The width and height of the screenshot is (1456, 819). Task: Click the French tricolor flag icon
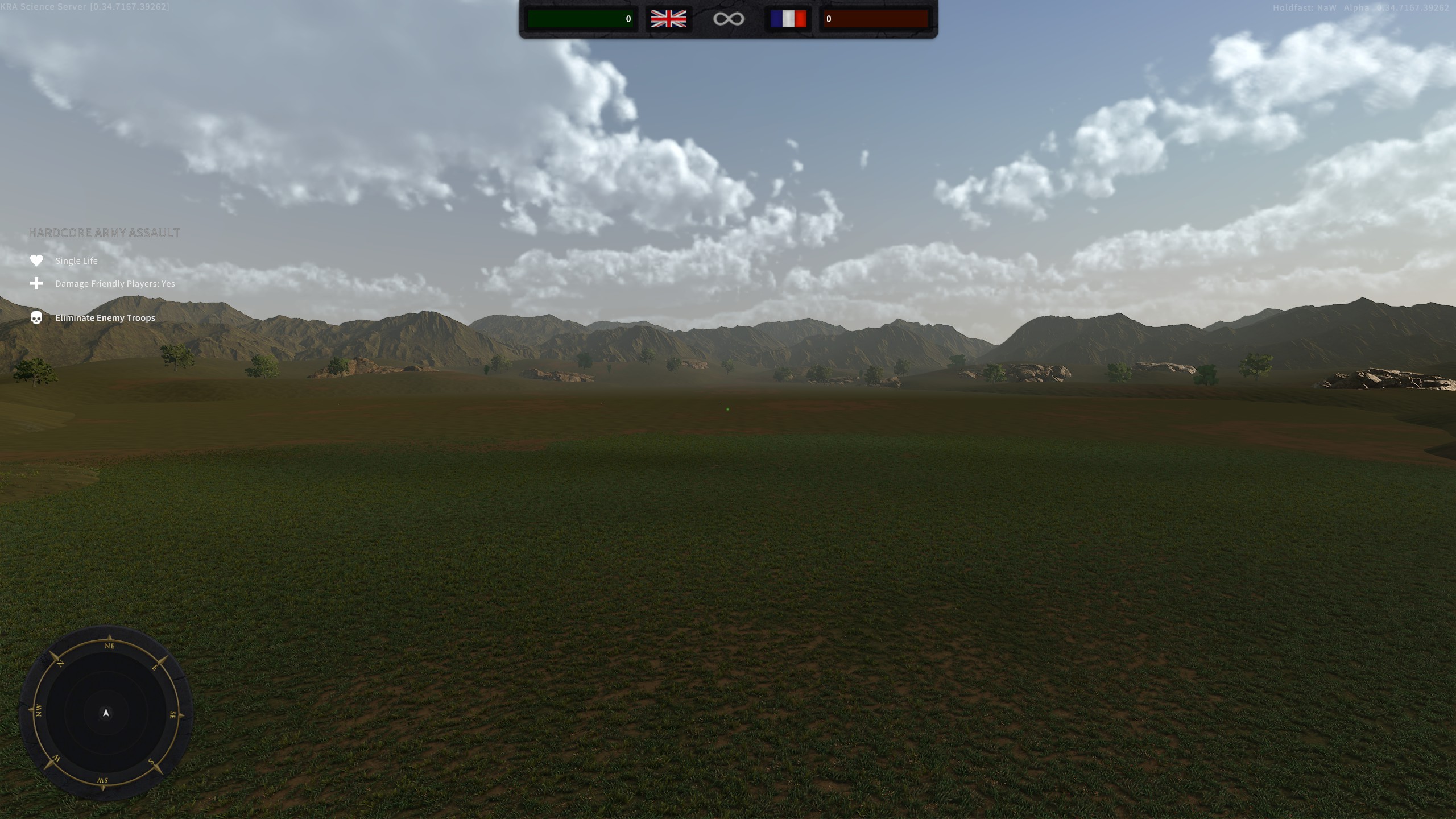click(x=788, y=19)
